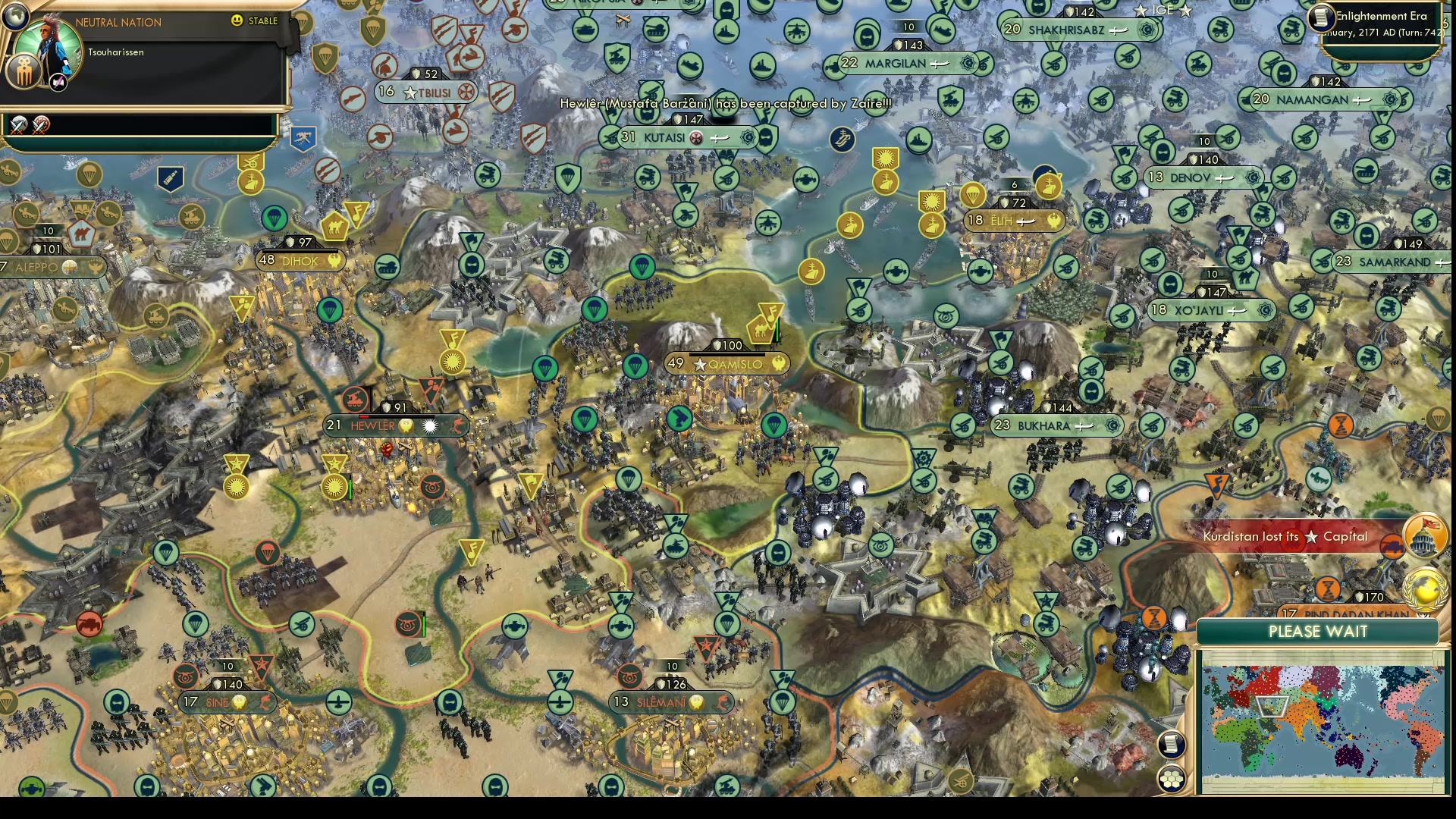Toggle the hex grid overlay near the minimap
The image size is (1456, 819).
pos(1171,780)
